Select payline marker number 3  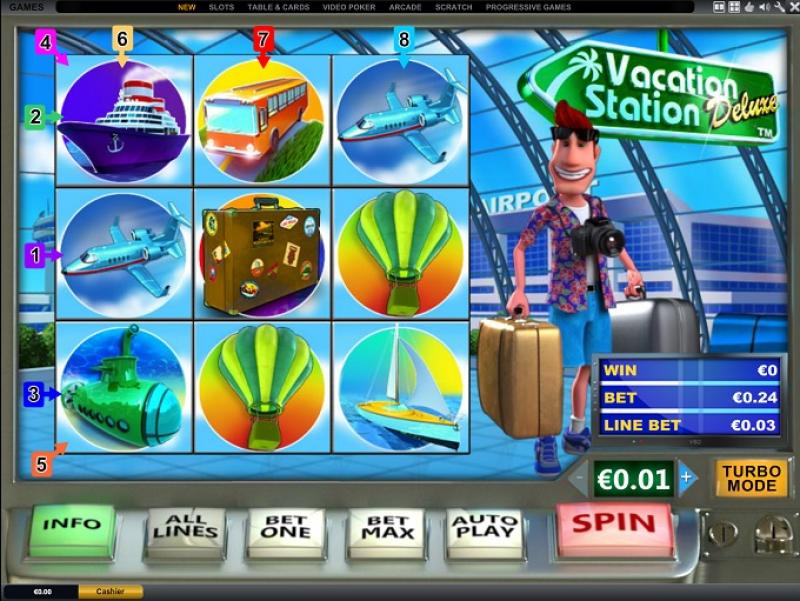(34, 394)
